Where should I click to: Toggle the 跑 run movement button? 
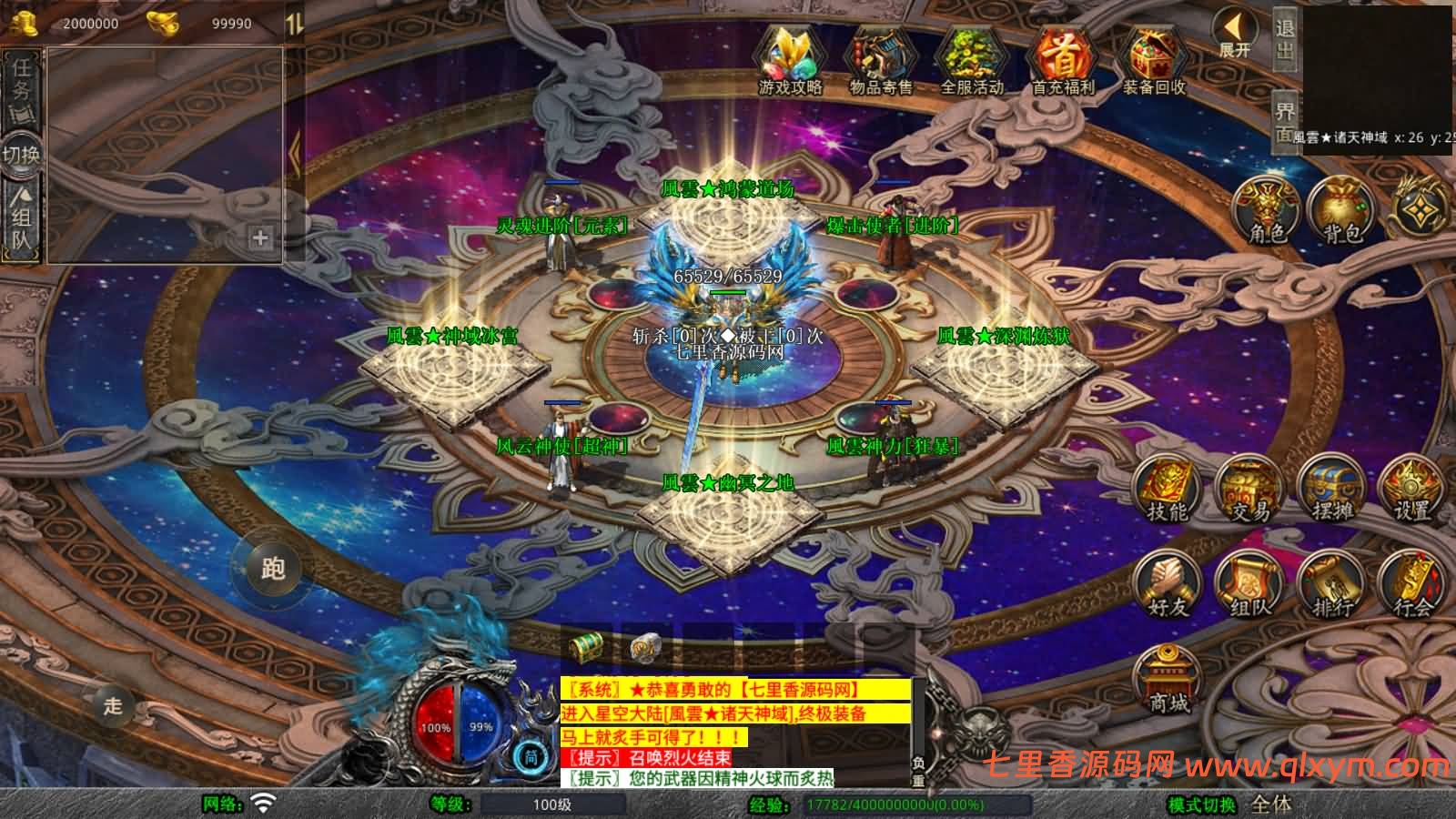click(x=273, y=569)
